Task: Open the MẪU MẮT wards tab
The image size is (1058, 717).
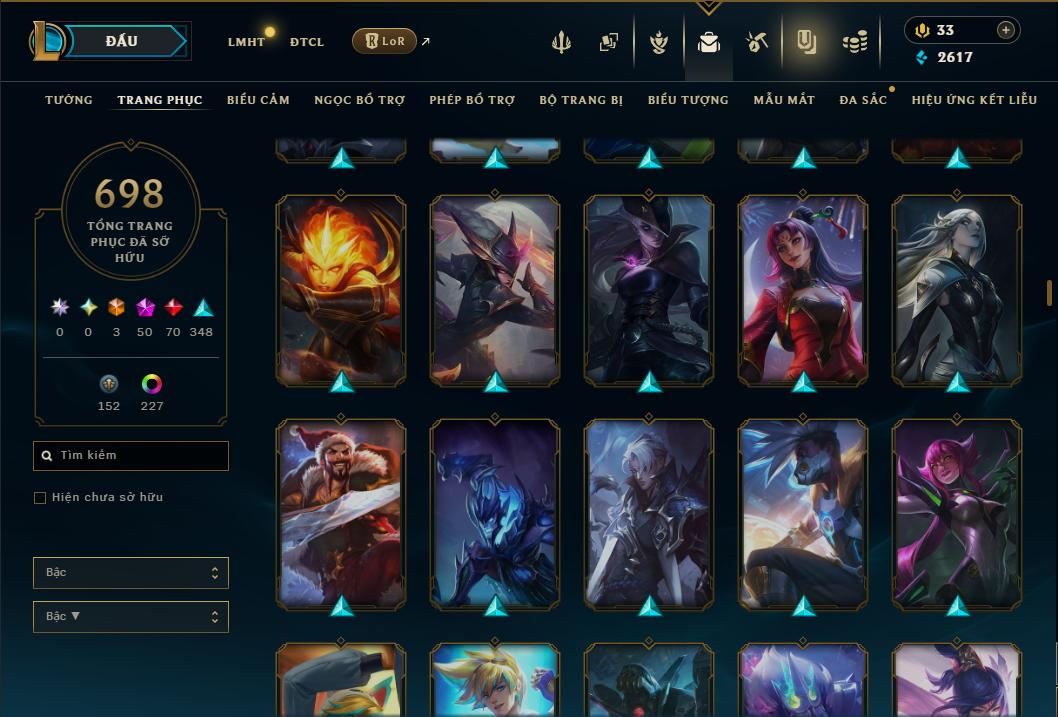Action: pos(784,100)
